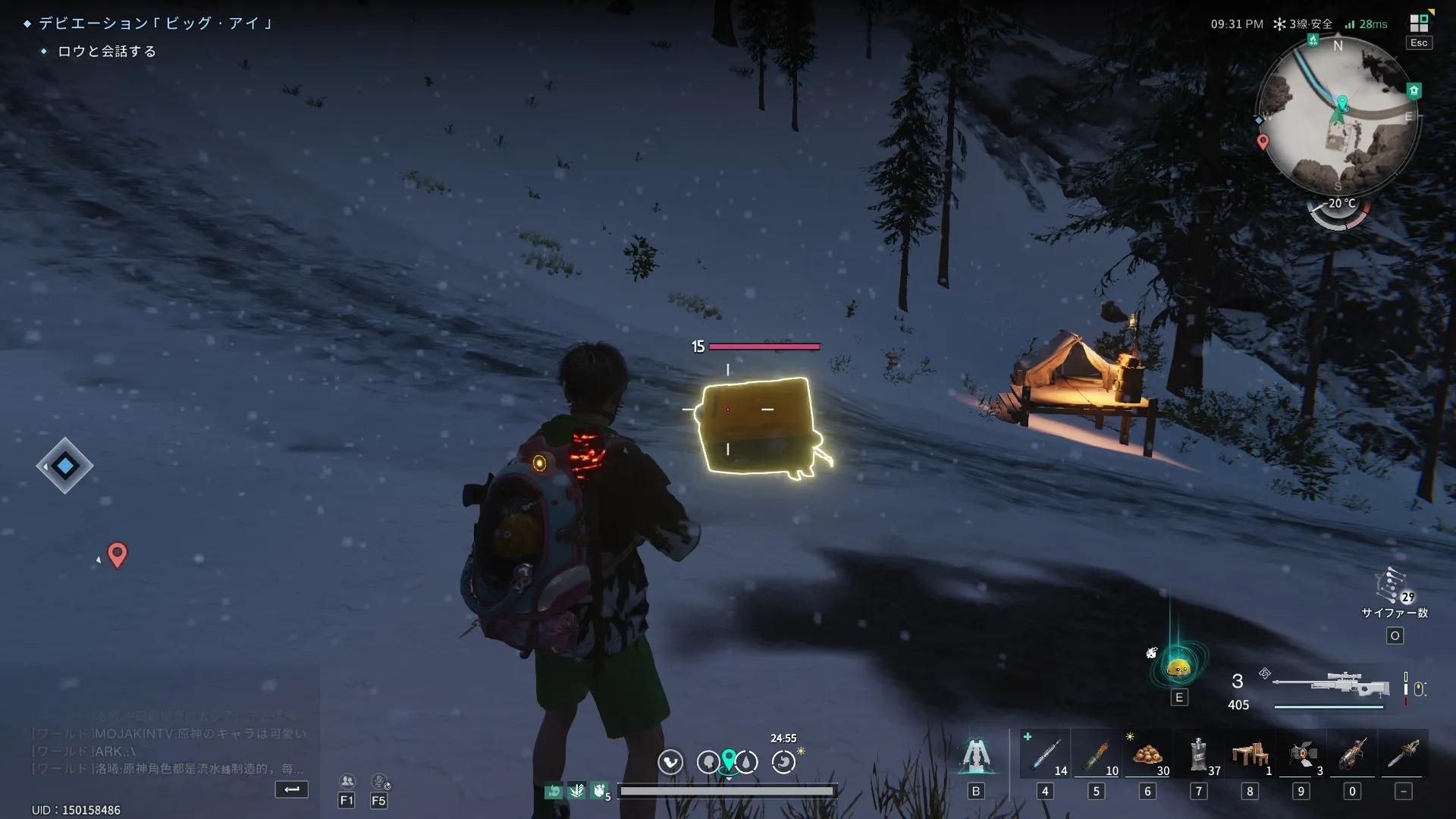Activate the yellow blob deviation ability
Image resolution: width=1456 pixels, height=819 pixels.
point(1178,668)
